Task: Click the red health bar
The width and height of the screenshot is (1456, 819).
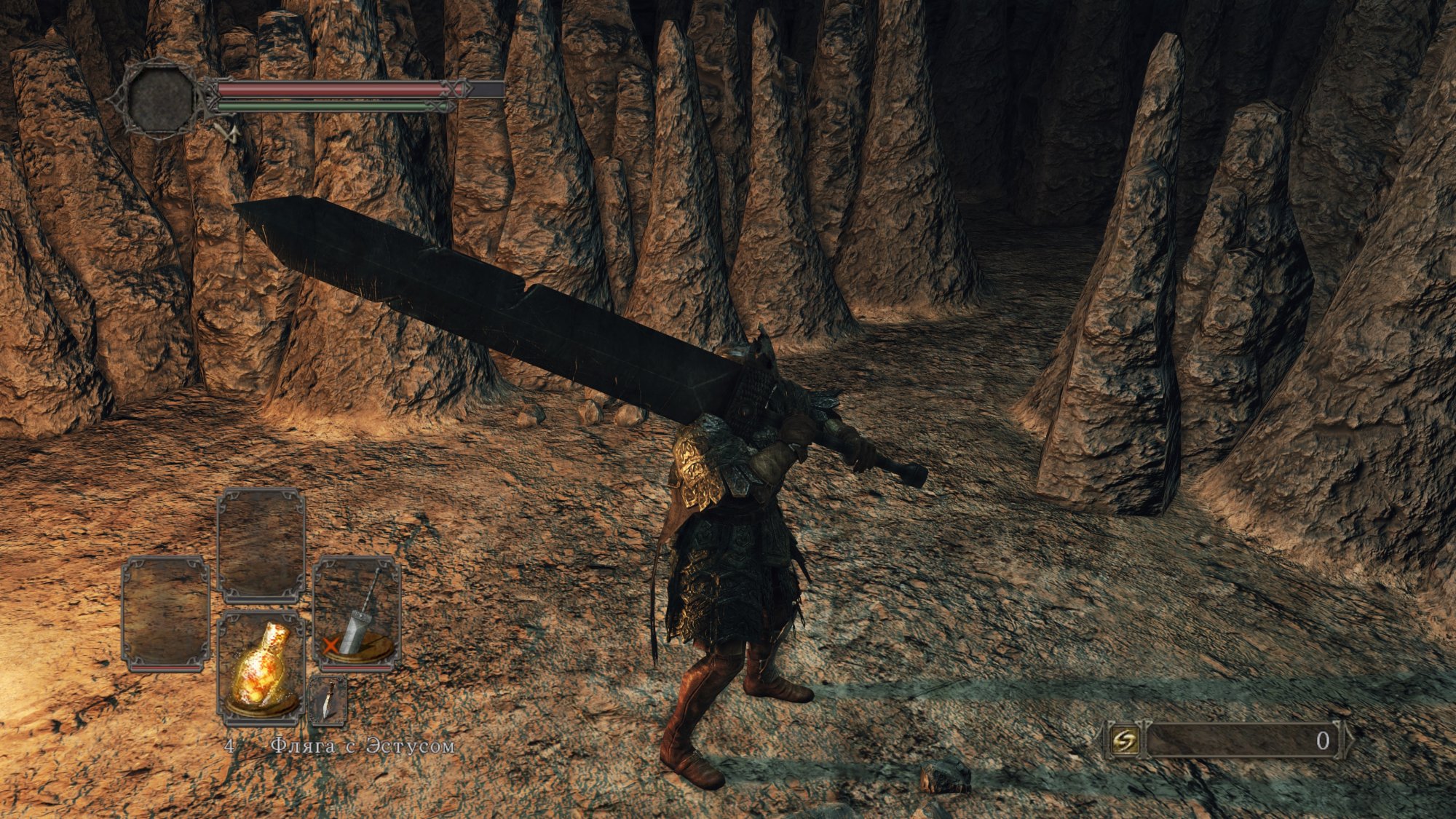Action: [x=328, y=88]
